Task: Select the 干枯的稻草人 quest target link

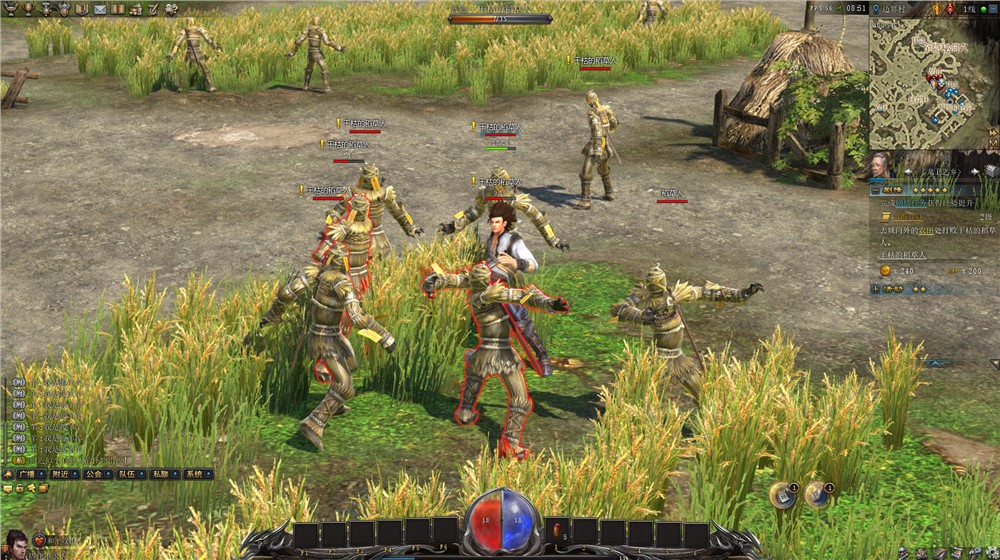Action: [905, 256]
